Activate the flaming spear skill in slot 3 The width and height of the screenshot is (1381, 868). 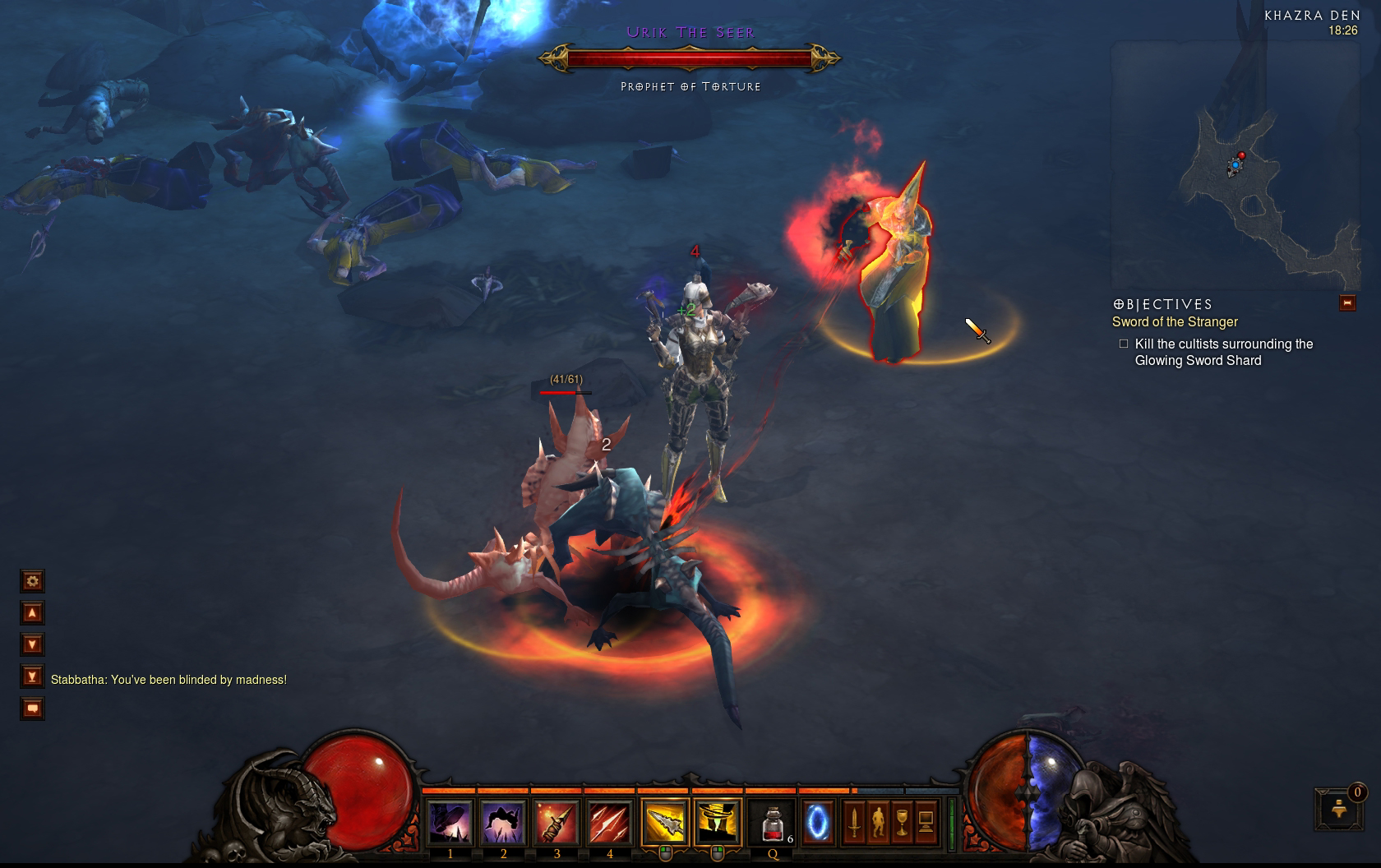[x=557, y=822]
